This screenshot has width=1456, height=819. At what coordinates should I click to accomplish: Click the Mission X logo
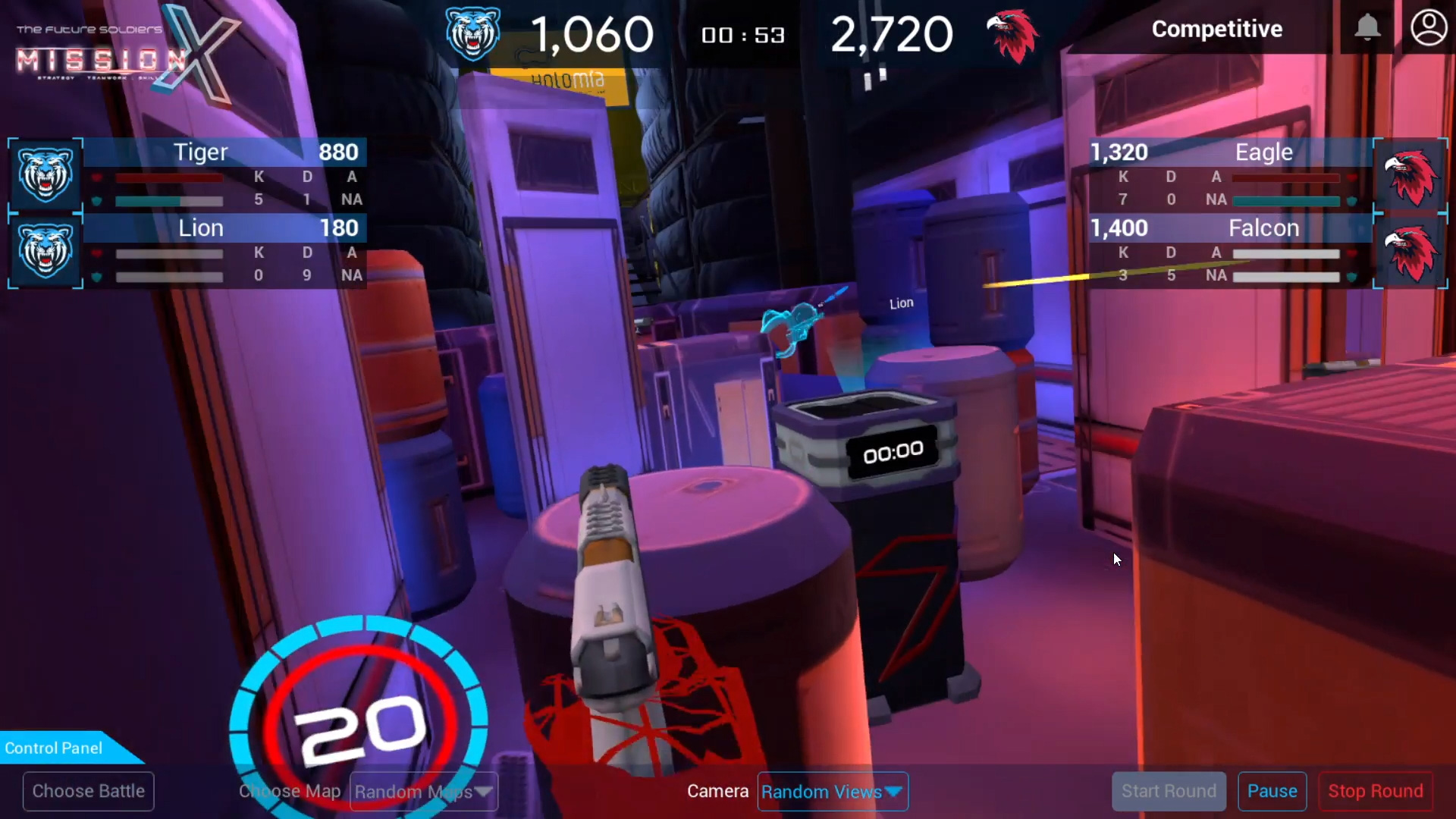pyautogui.click(x=121, y=53)
